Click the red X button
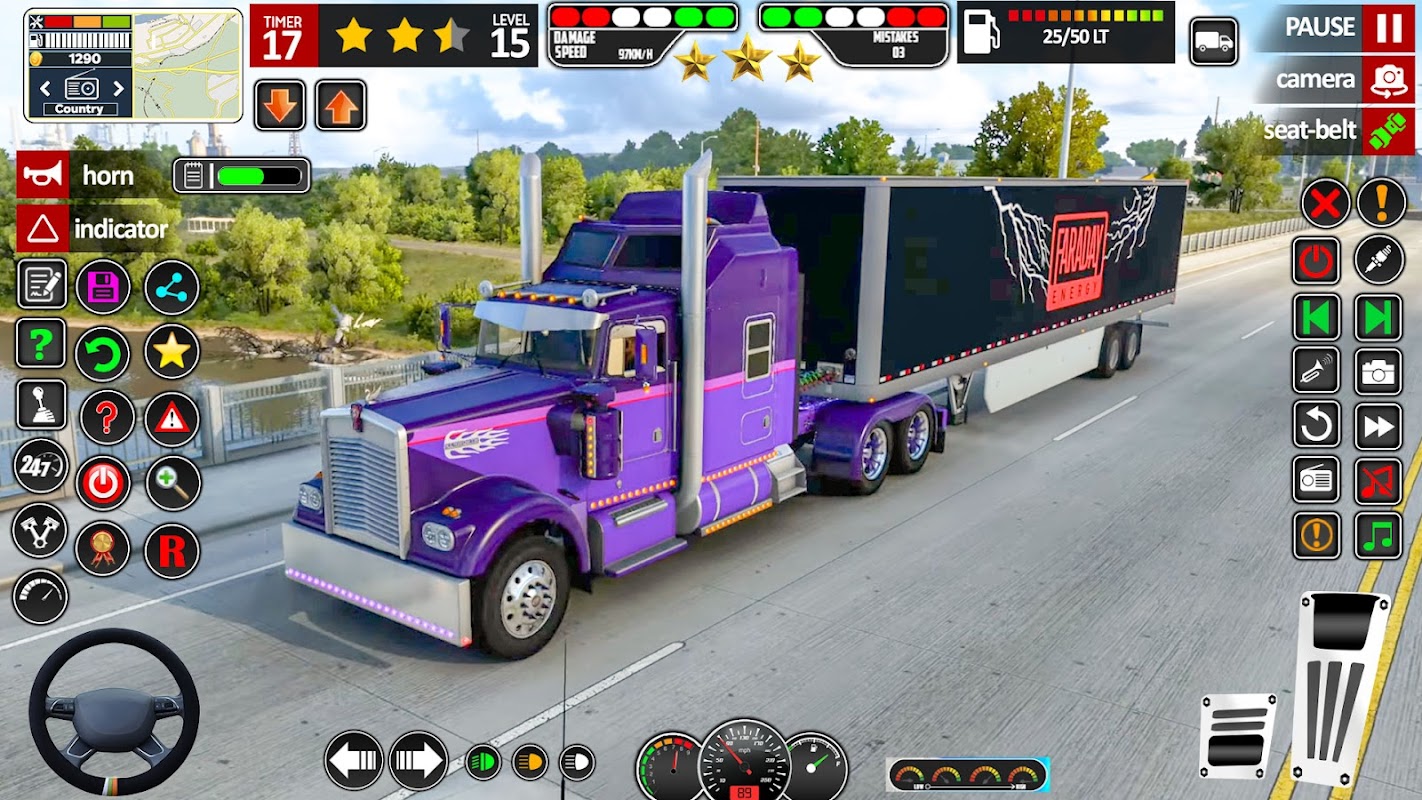 (x=1325, y=204)
